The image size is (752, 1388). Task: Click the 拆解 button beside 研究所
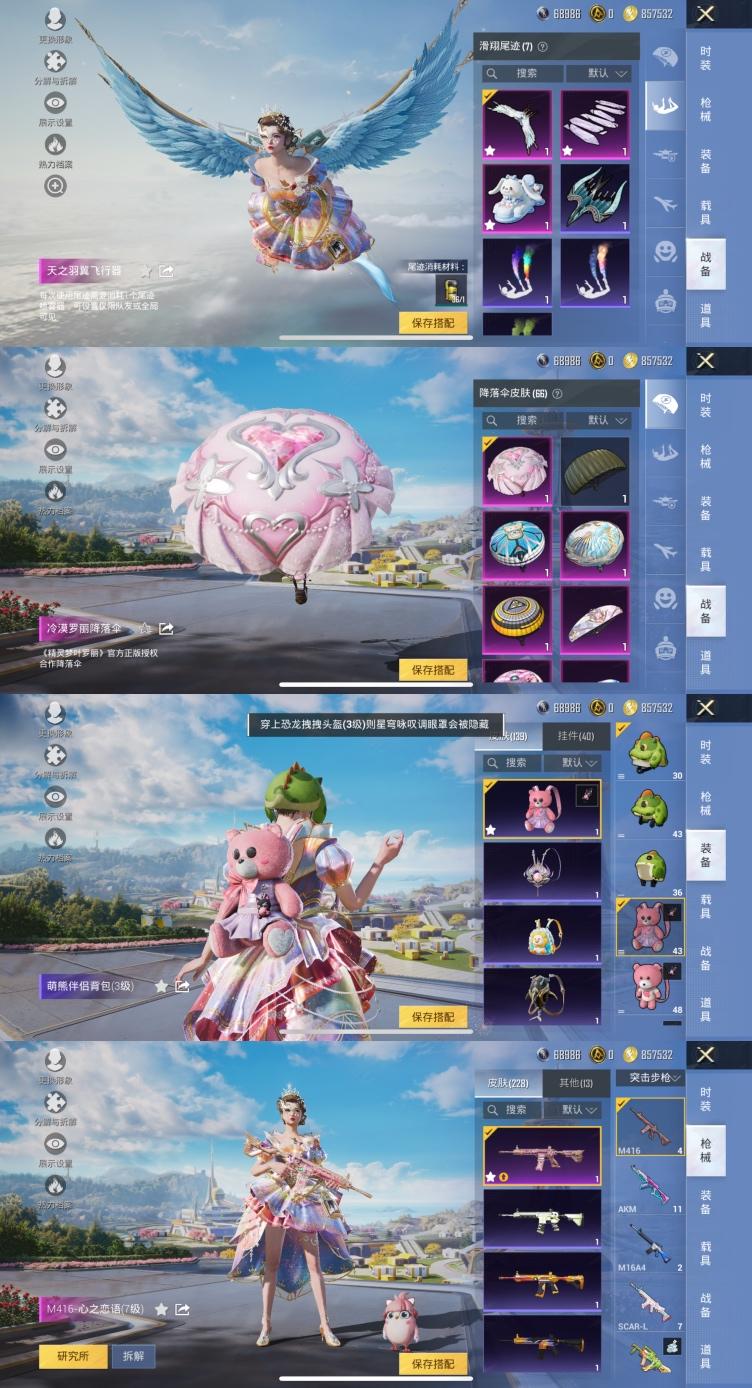click(132, 1357)
